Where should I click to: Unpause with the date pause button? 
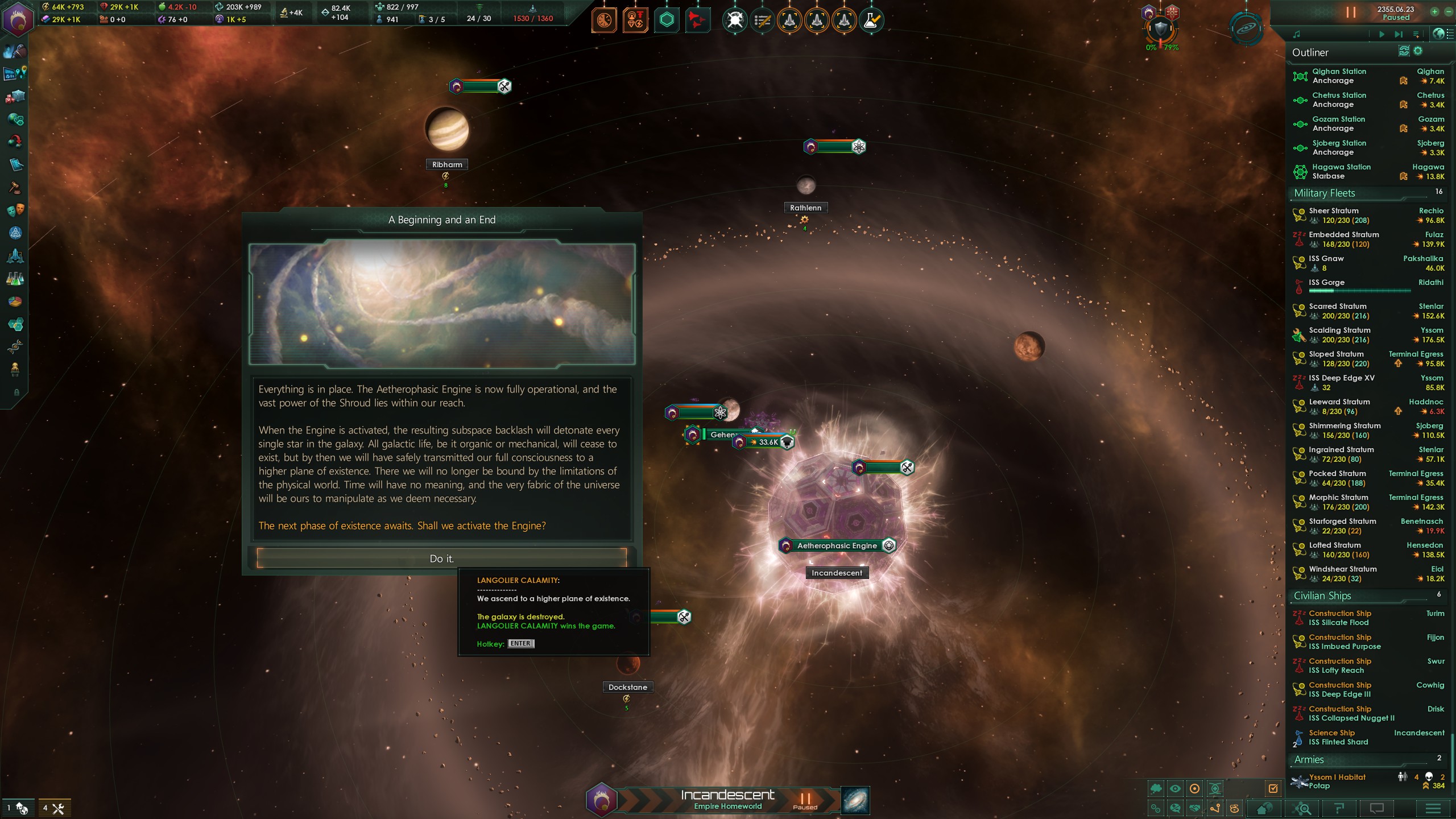(x=1351, y=13)
